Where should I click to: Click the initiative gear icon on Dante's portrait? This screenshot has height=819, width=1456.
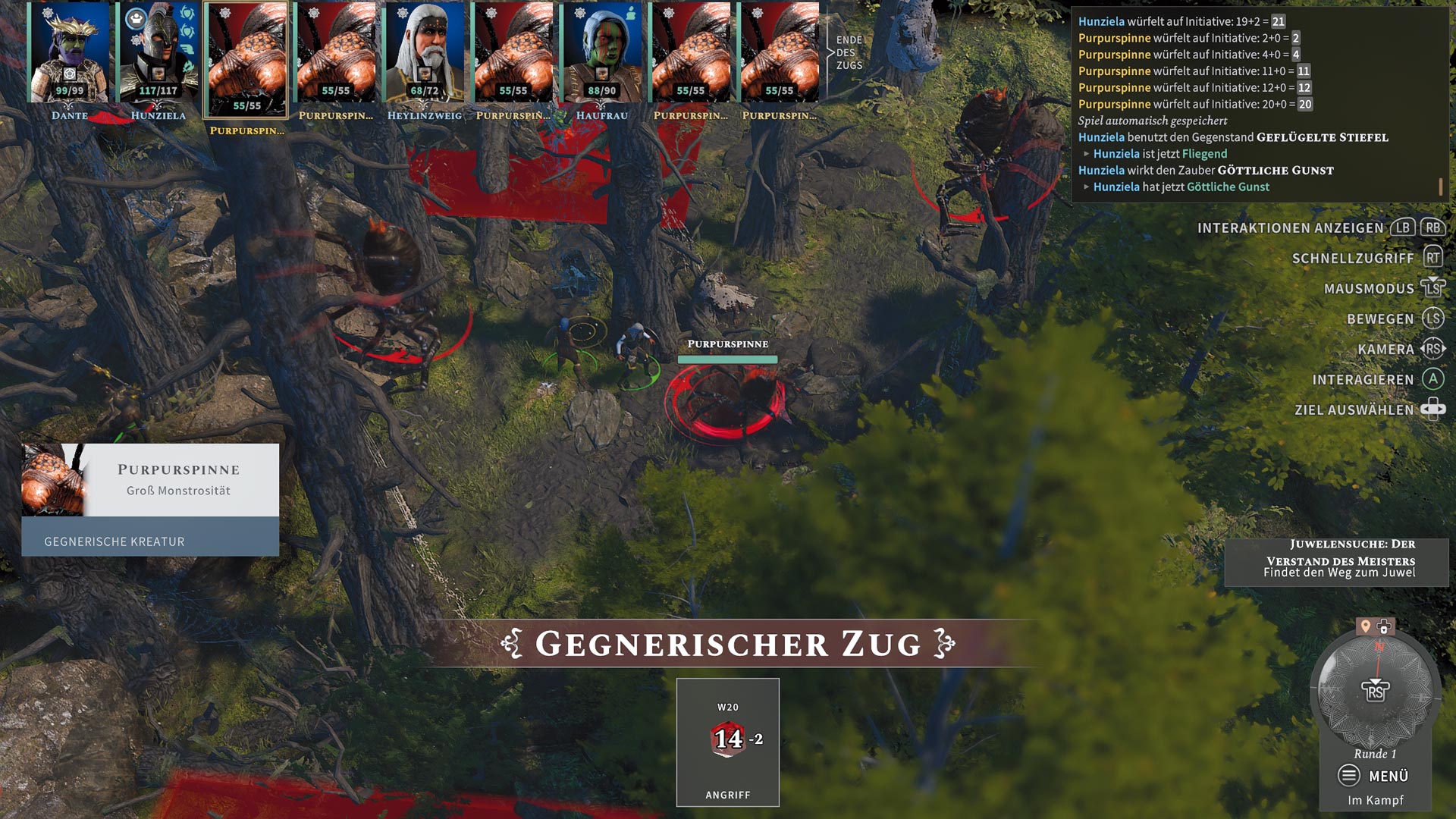(x=47, y=14)
